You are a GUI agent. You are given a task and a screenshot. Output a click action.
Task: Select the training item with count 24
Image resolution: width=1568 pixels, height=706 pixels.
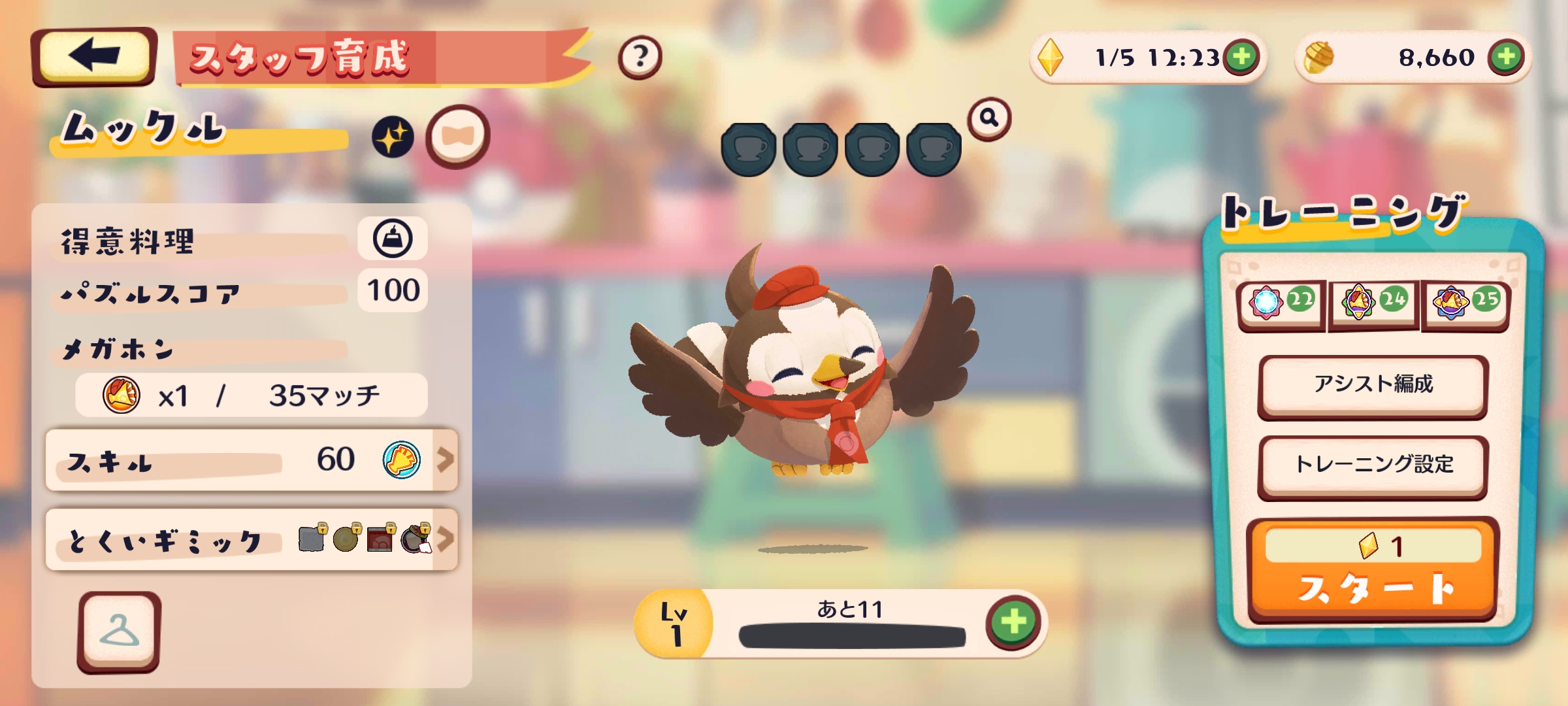[1373, 303]
